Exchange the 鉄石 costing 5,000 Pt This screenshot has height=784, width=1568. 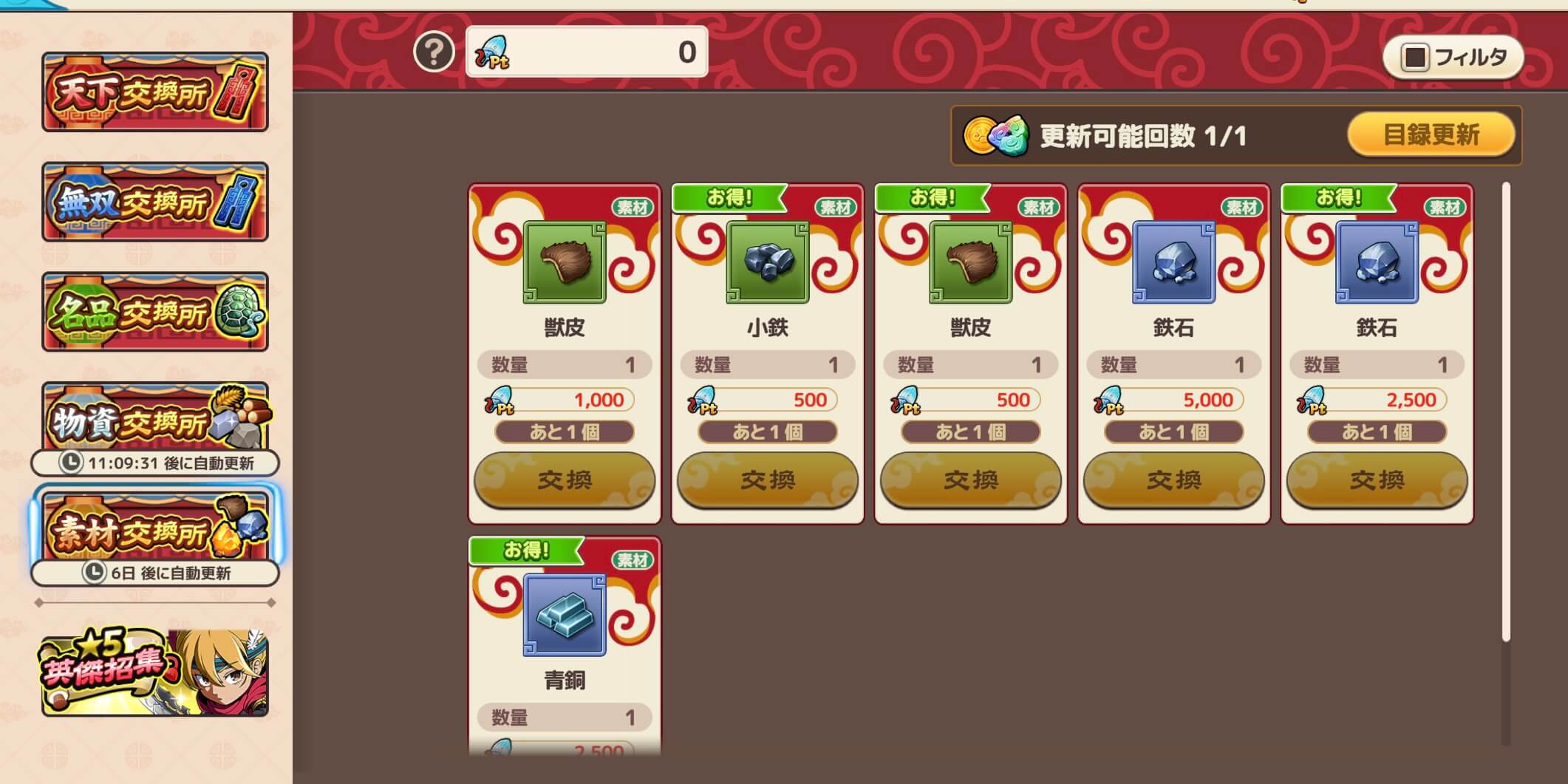coord(1173,481)
